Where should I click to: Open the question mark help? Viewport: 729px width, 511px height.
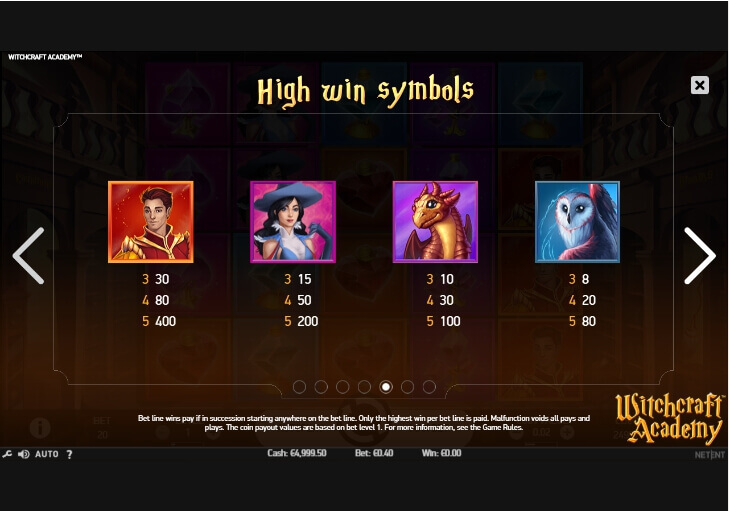coord(69,454)
